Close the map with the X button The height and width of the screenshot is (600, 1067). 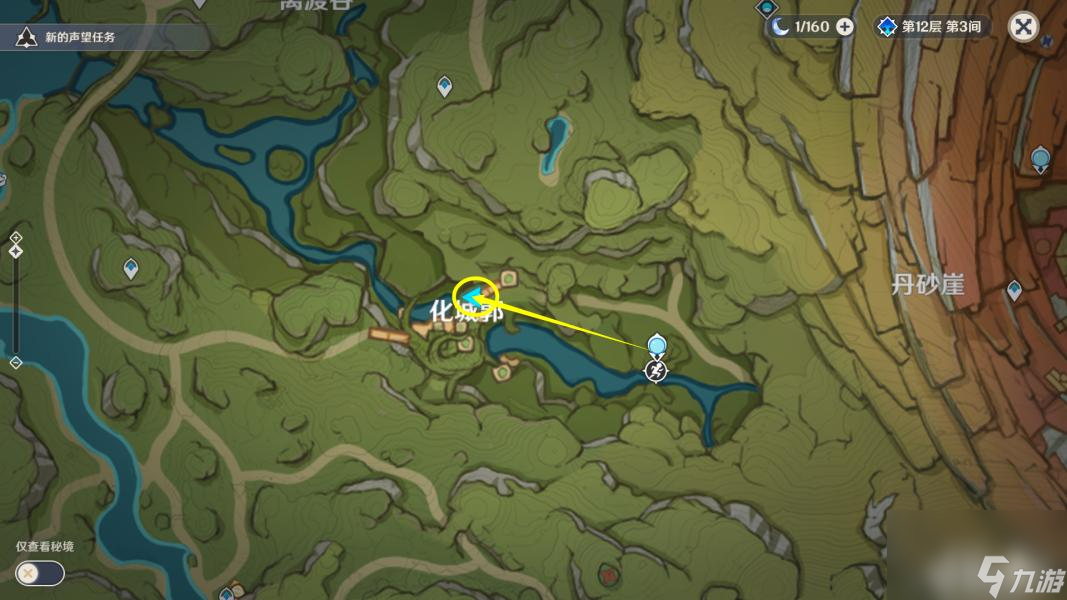click(x=1023, y=26)
